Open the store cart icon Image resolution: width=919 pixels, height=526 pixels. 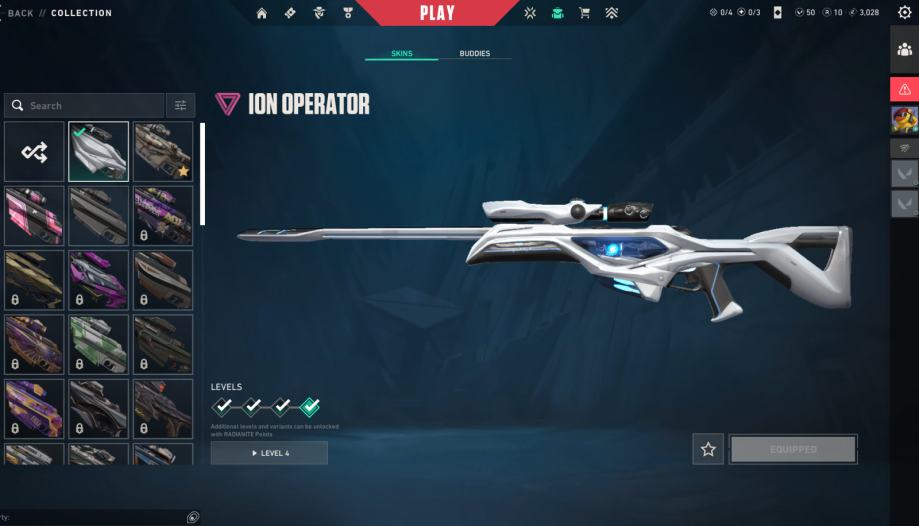tap(584, 13)
